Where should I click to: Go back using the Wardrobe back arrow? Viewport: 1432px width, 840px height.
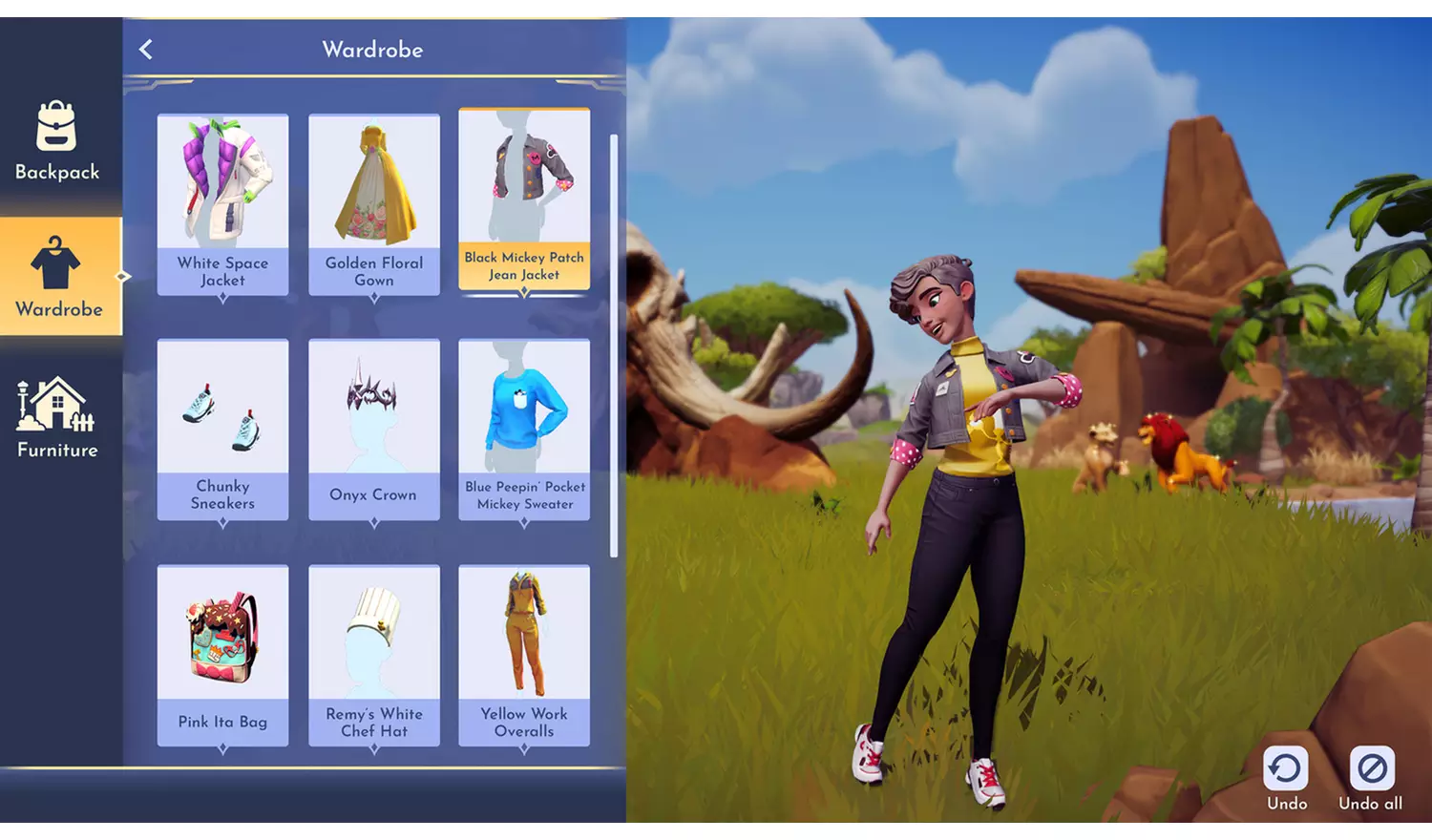(x=146, y=50)
